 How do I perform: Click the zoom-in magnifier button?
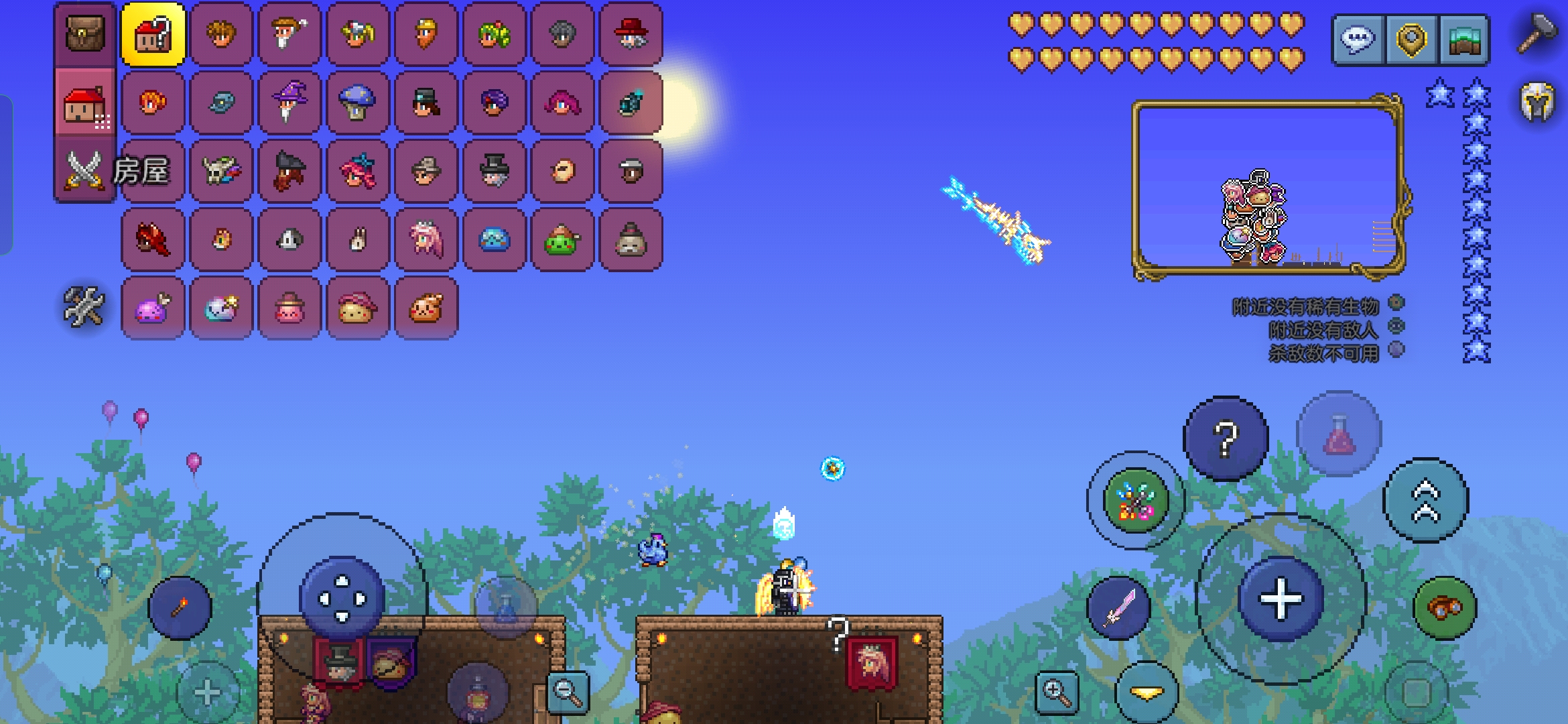pyautogui.click(x=1057, y=692)
